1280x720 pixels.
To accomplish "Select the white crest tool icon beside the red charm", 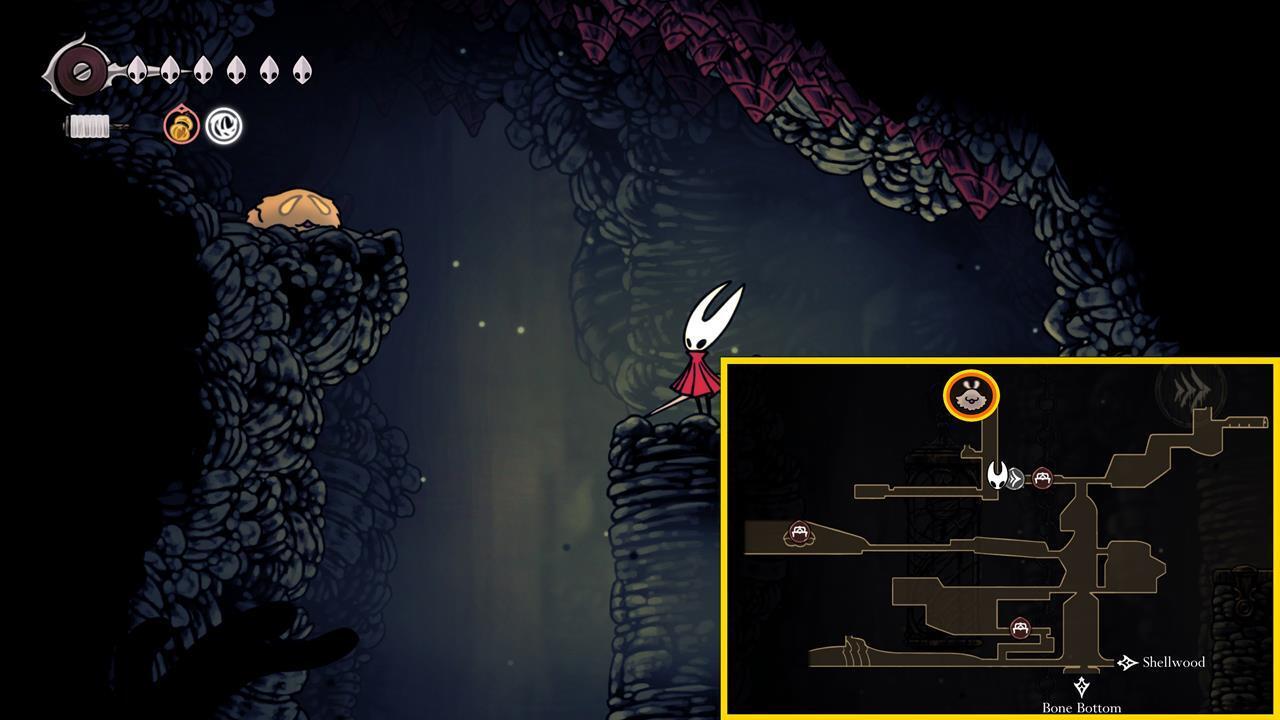I will (222, 127).
